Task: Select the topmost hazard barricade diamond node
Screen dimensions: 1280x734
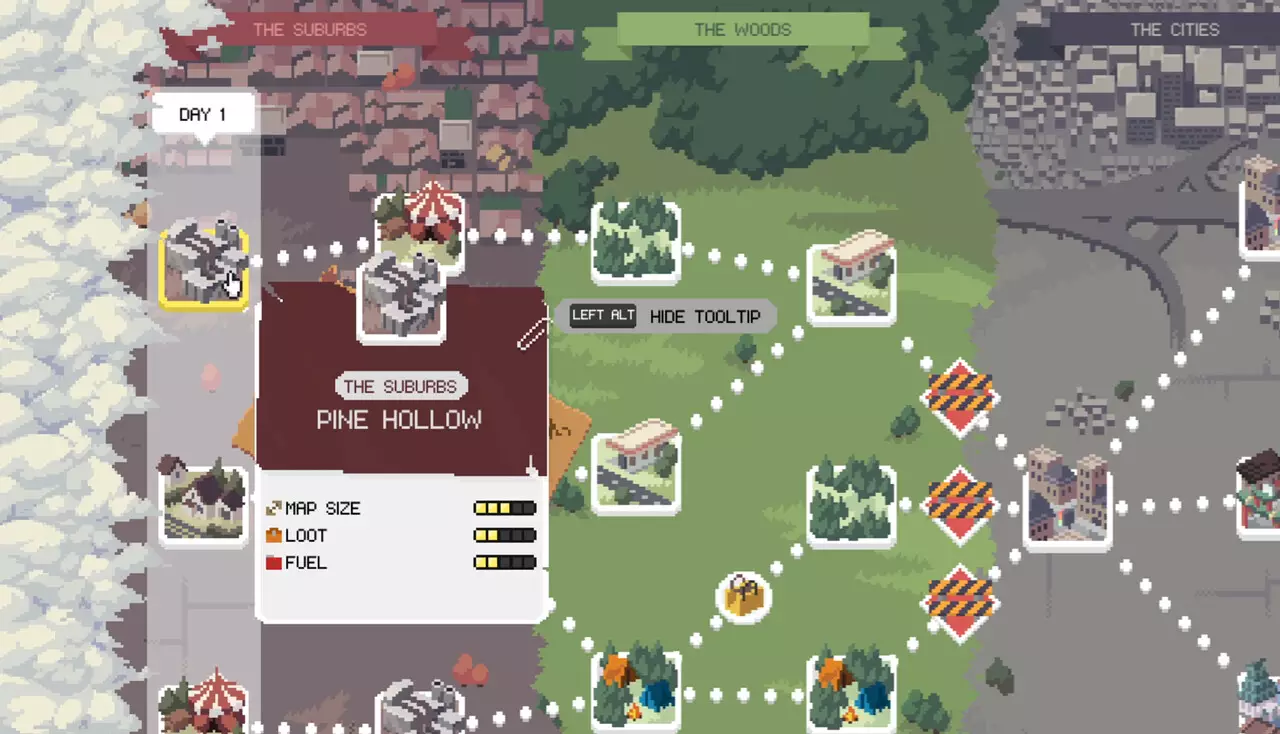Action: click(958, 397)
